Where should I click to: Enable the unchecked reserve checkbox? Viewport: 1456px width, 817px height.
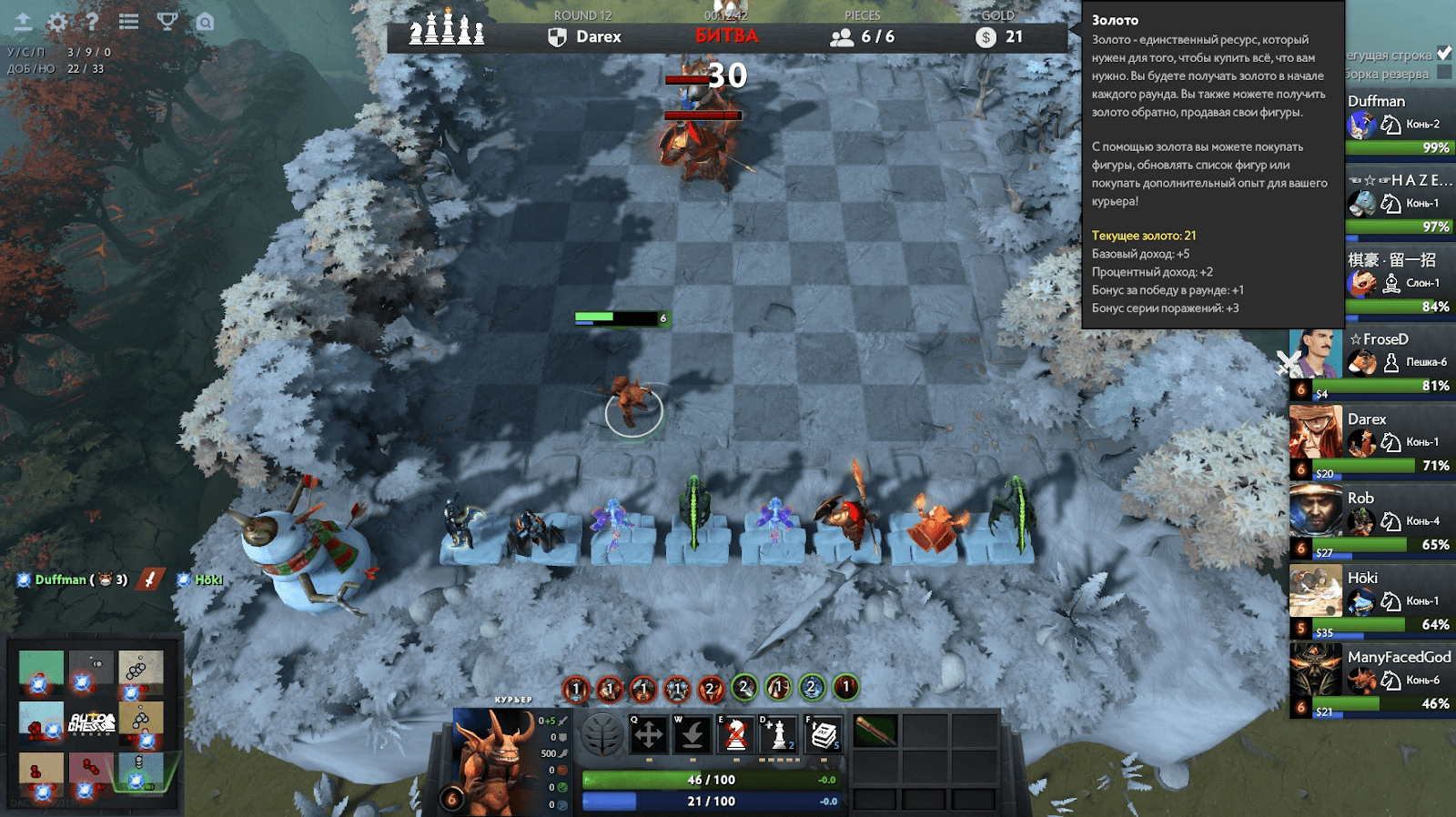click(x=1444, y=73)
